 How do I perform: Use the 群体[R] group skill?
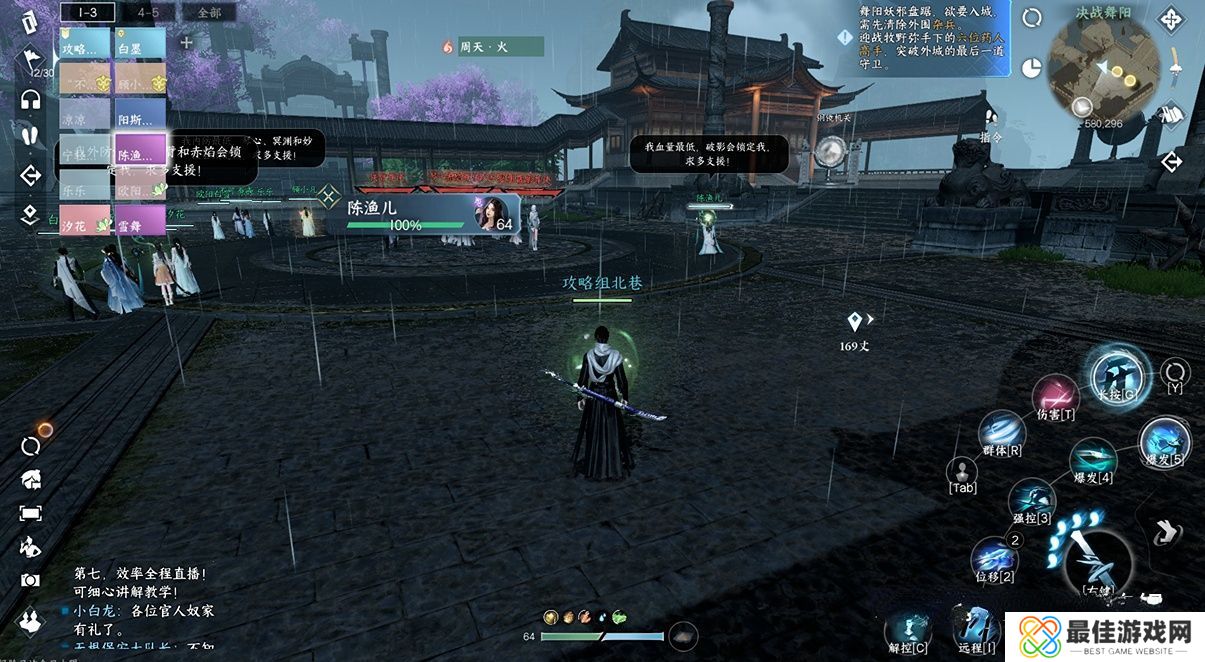click(1001, 431)
